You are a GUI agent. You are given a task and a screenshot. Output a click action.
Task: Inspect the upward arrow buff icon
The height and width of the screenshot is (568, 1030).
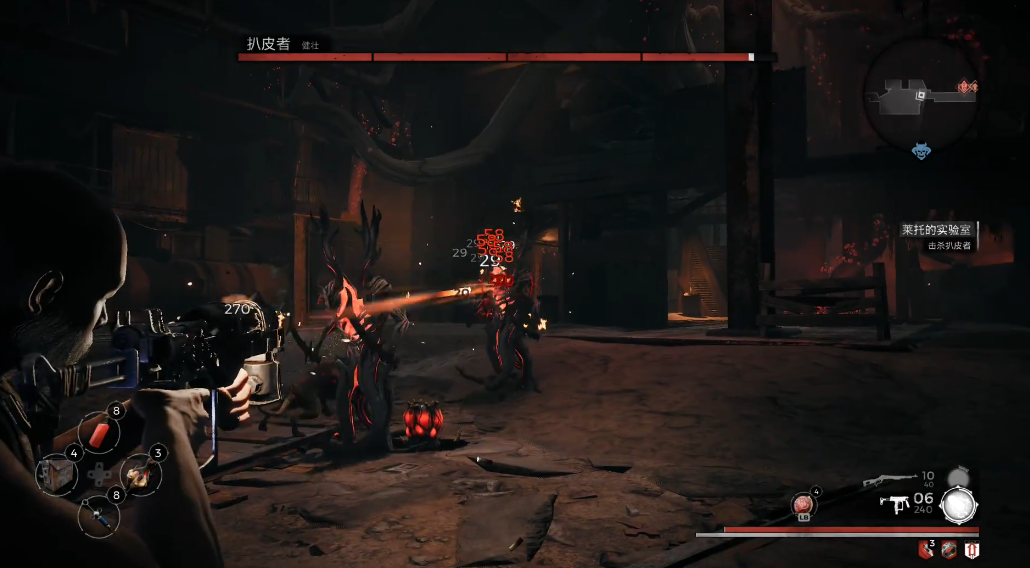click(969, 549)
